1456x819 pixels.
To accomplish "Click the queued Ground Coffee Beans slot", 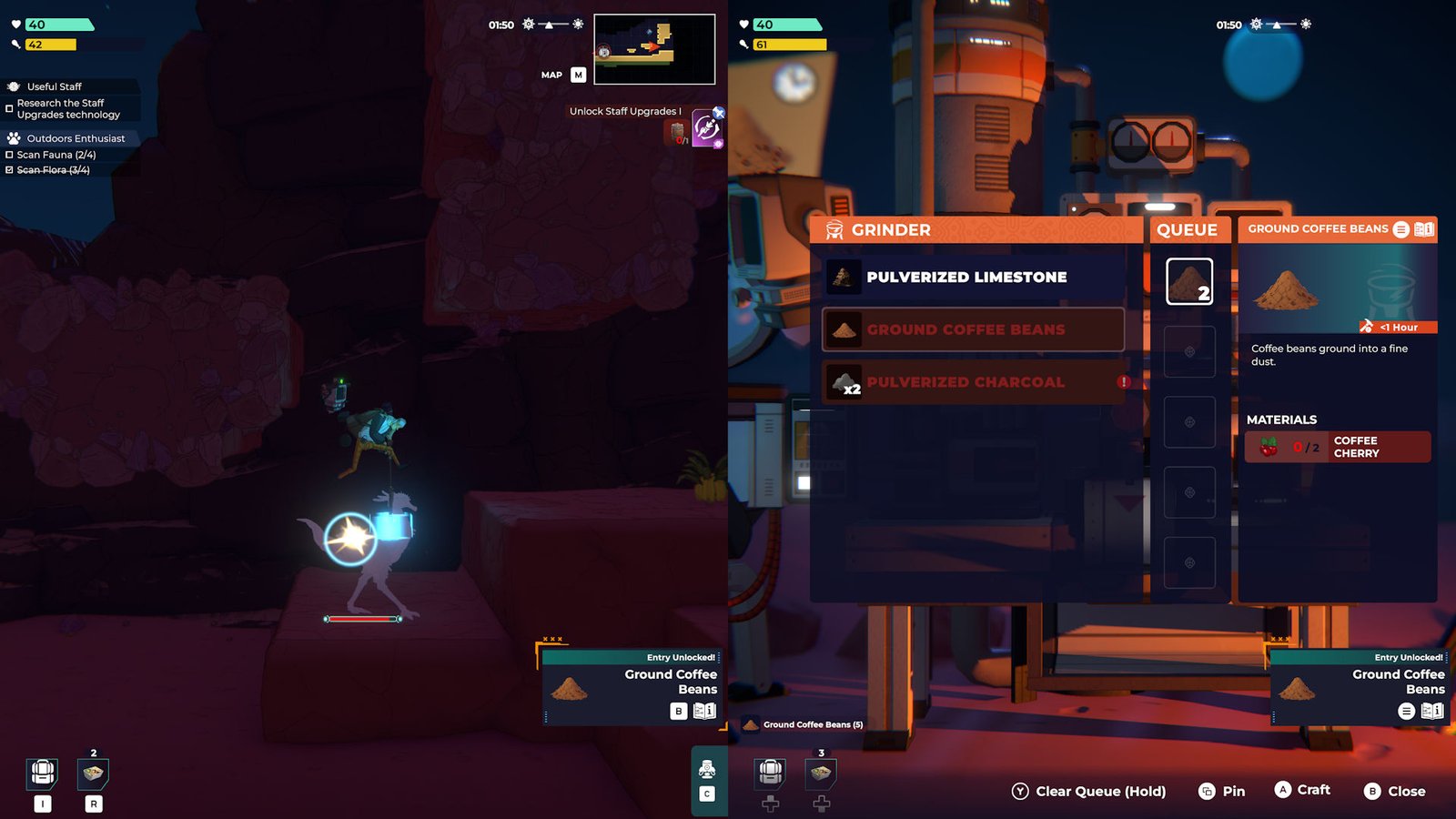I will click(1189, 281).
